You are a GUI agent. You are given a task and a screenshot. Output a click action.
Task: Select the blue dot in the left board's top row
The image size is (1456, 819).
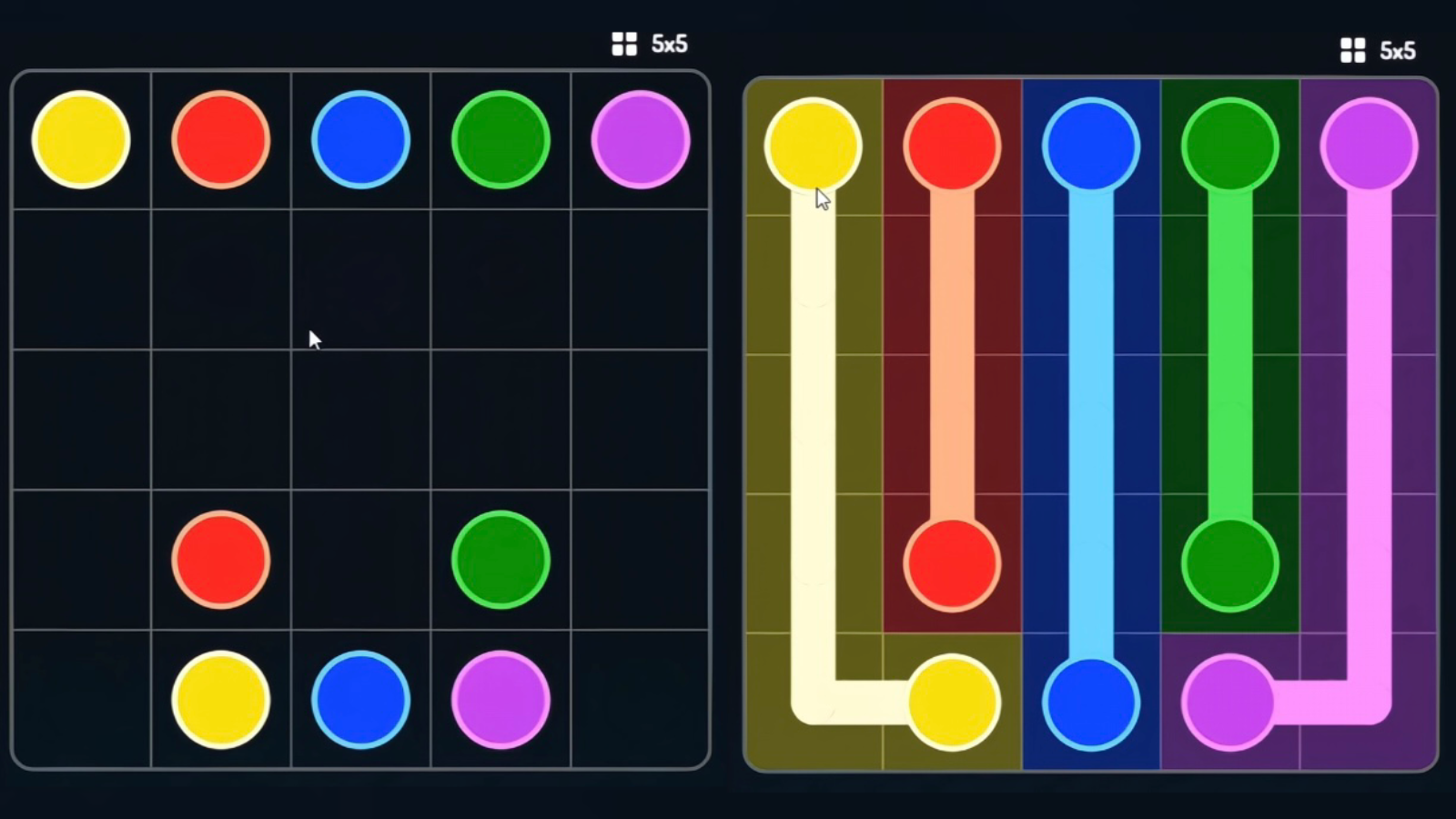point(359,139)
